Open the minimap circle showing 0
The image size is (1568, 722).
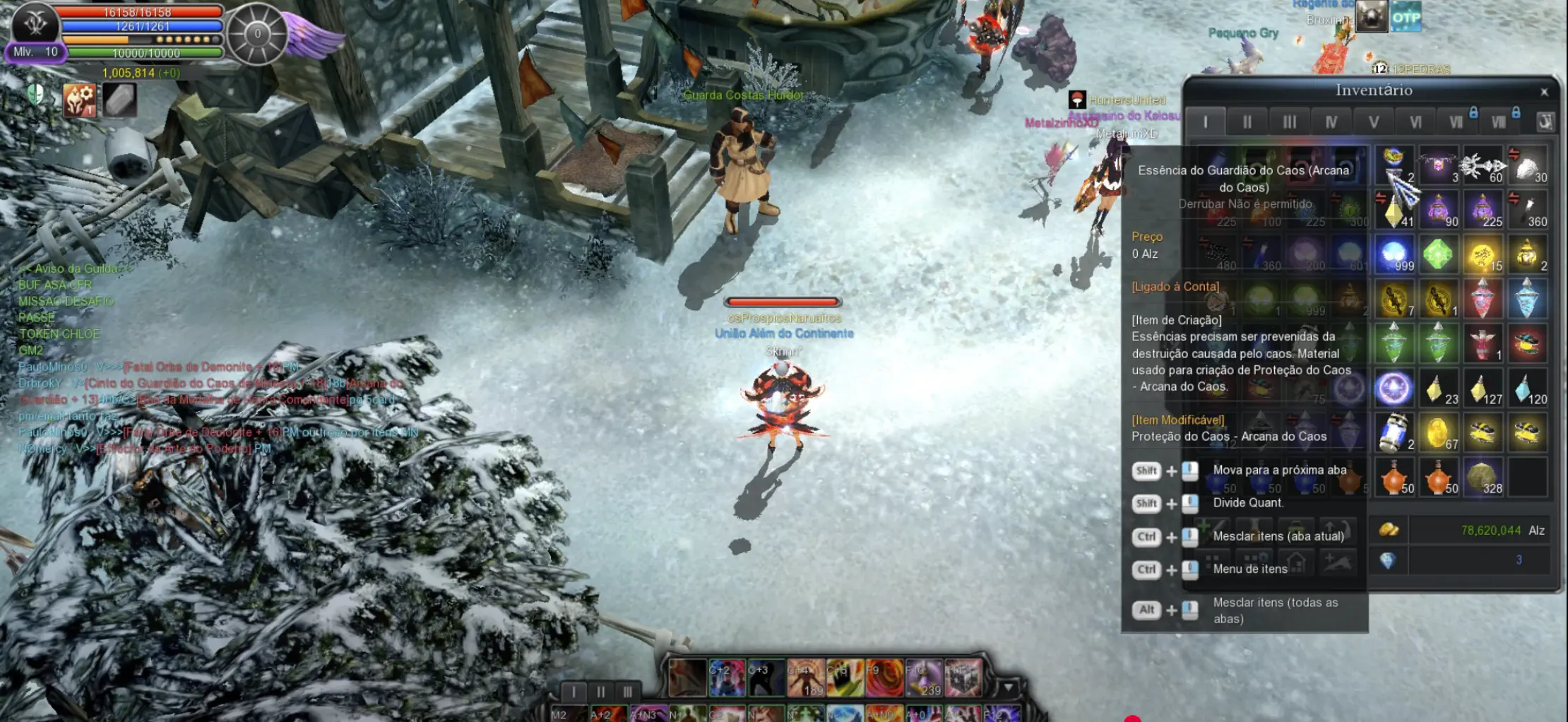pos(258,34)
